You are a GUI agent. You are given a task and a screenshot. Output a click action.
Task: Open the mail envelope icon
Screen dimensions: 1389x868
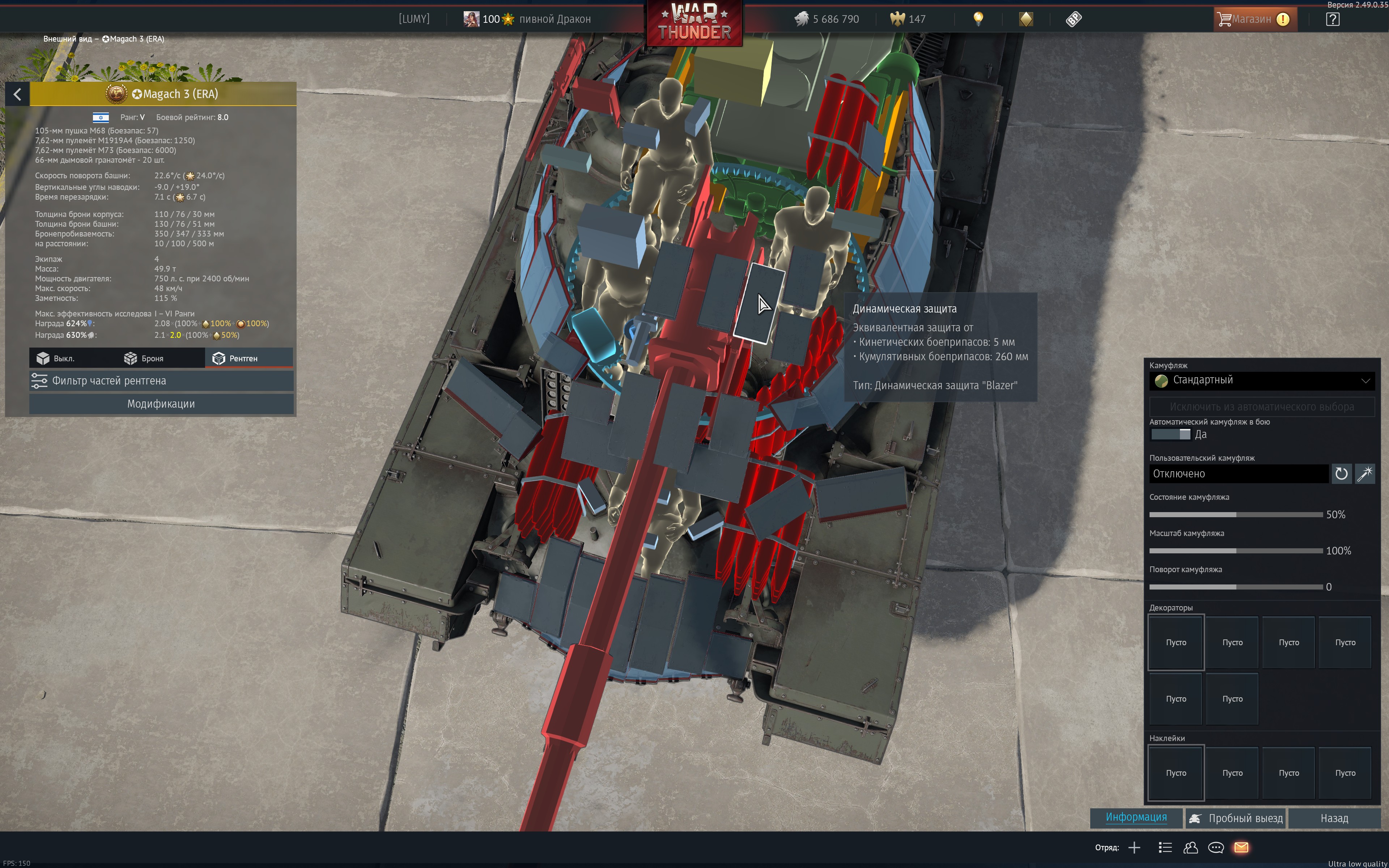[x=1241, y=847]
